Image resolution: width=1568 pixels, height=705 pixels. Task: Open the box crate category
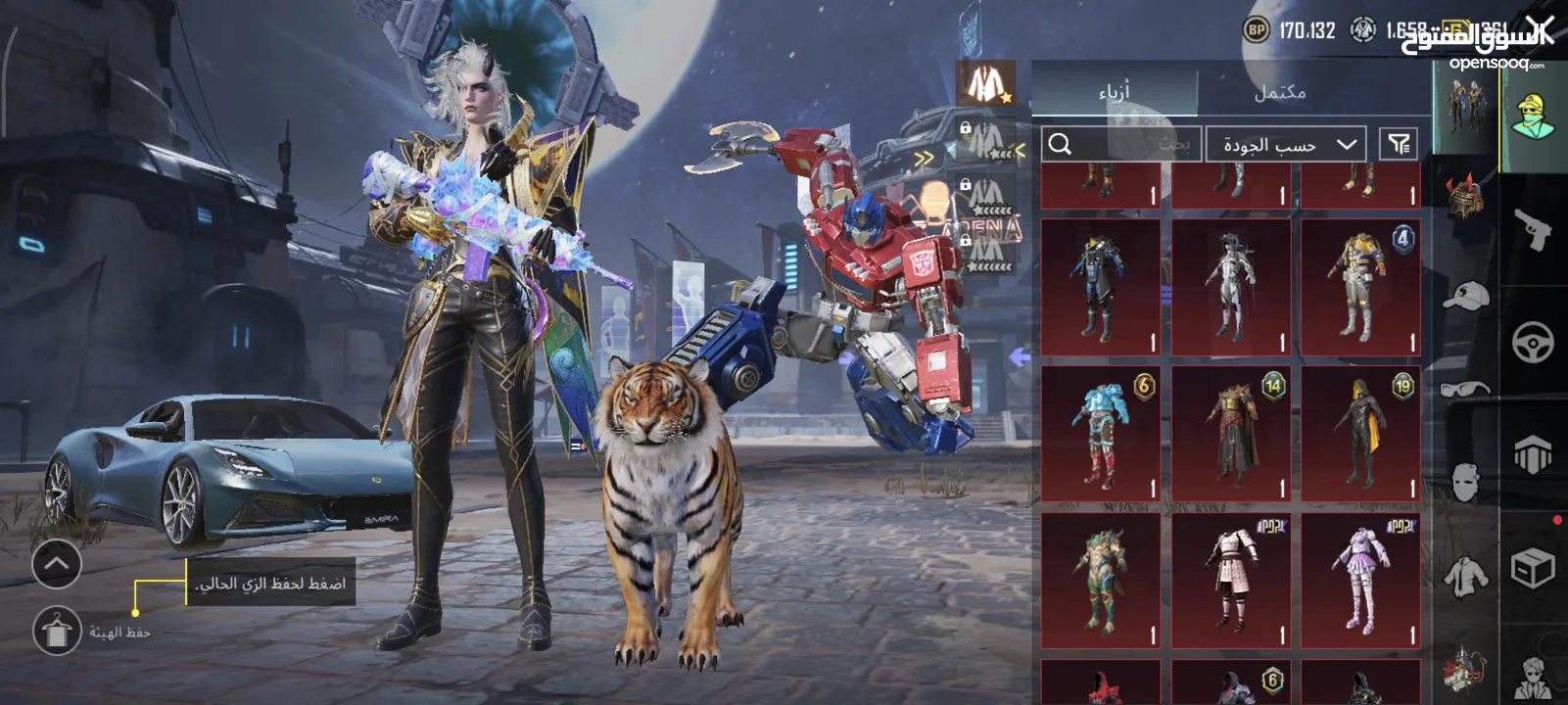1533,568
